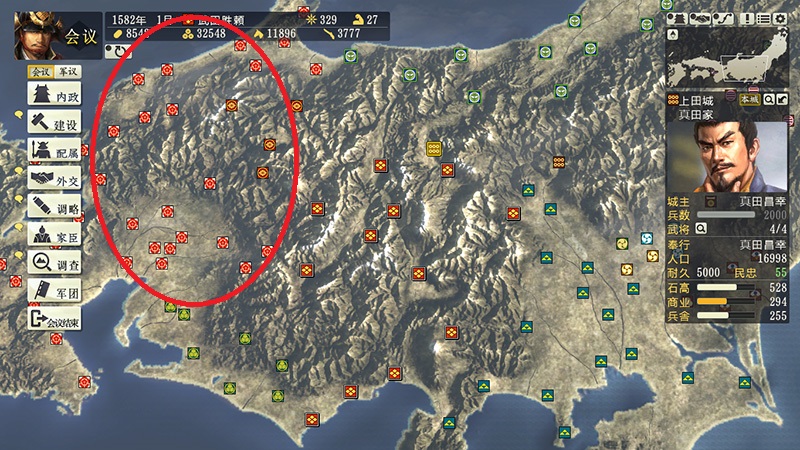Open the 军团 army corps menu
The image size is (800, 450).
(56, 292)
